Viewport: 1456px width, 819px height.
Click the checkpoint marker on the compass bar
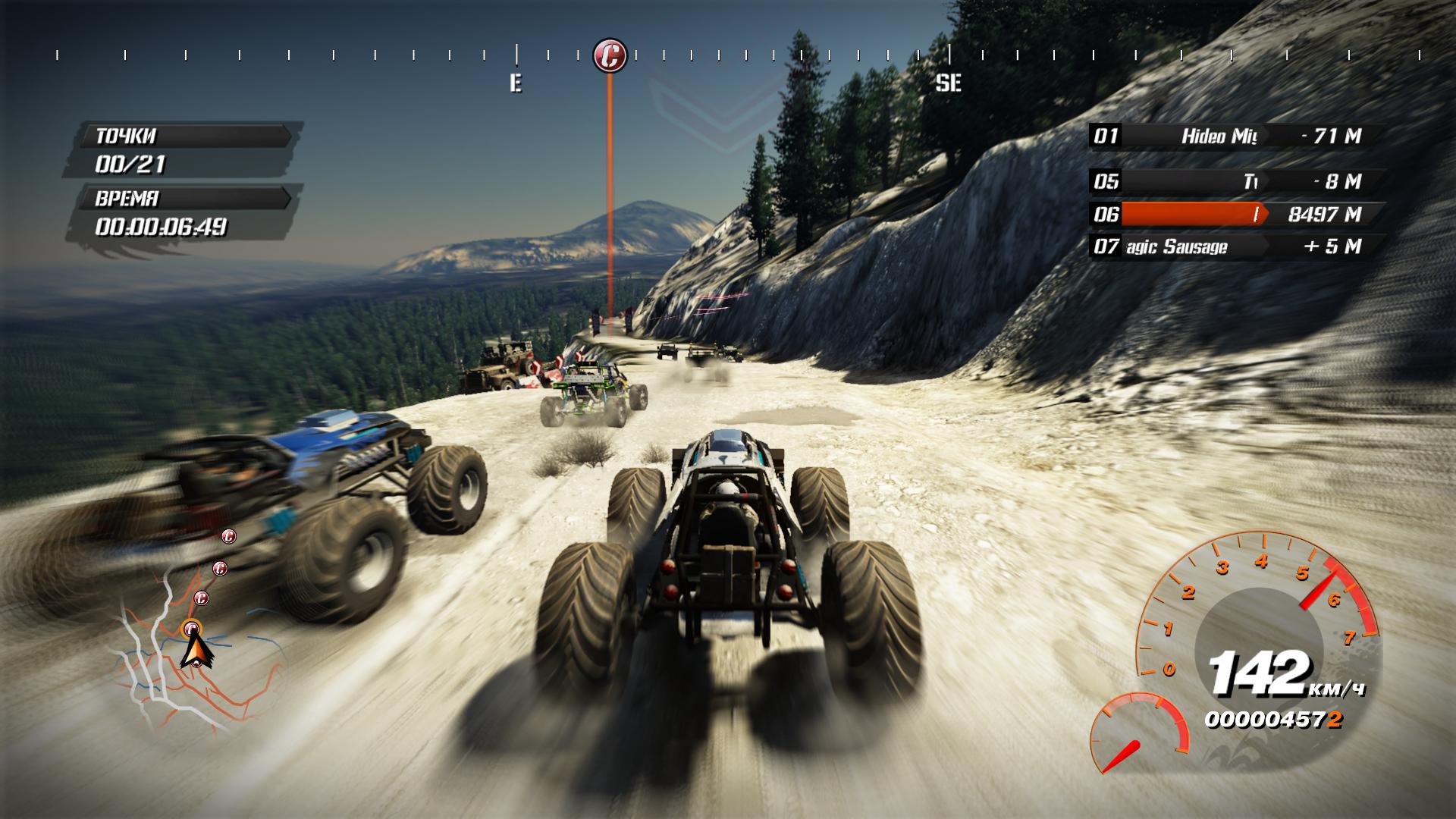610,55
